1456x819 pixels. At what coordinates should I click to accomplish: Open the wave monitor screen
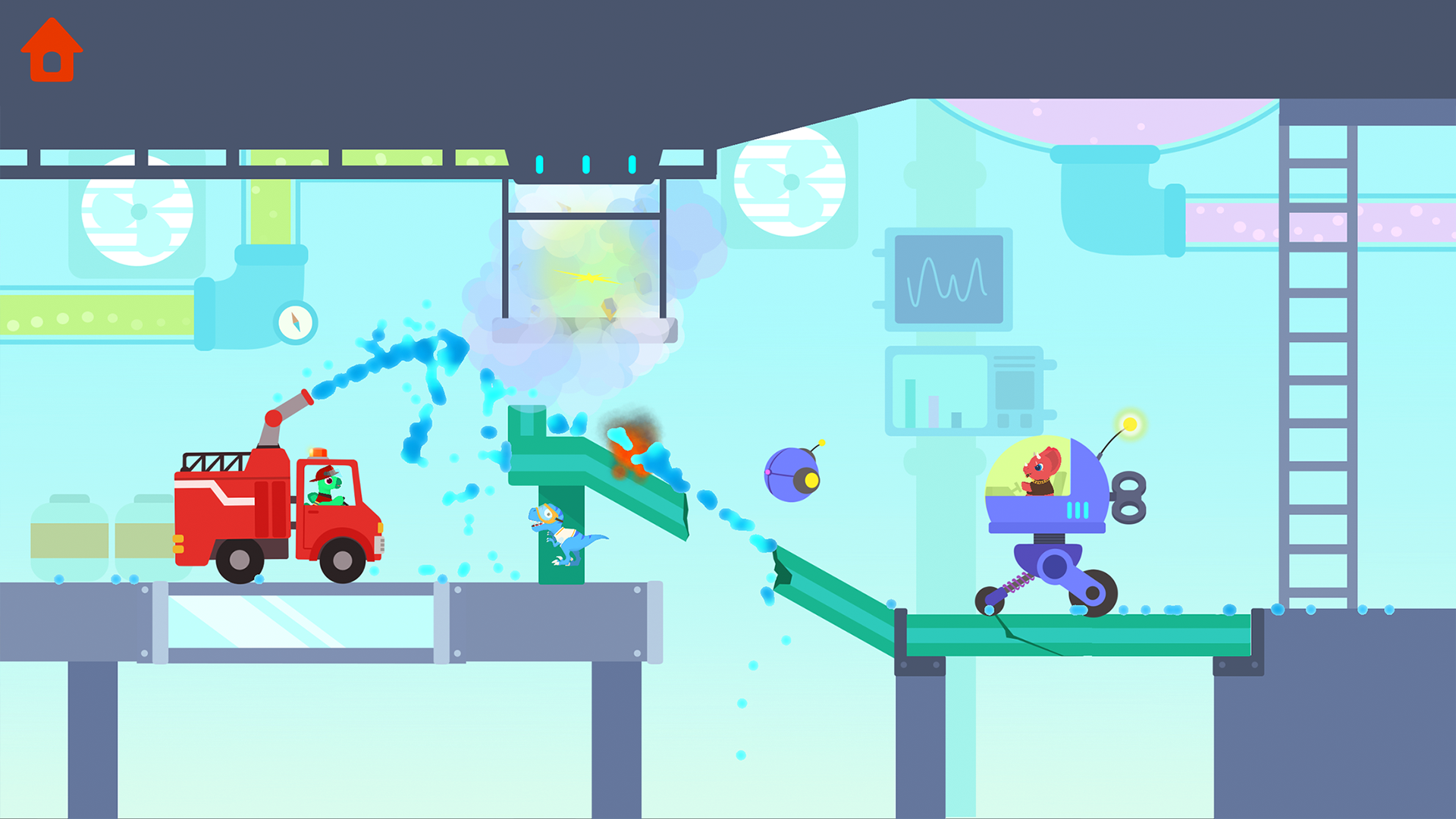point(948,281)
